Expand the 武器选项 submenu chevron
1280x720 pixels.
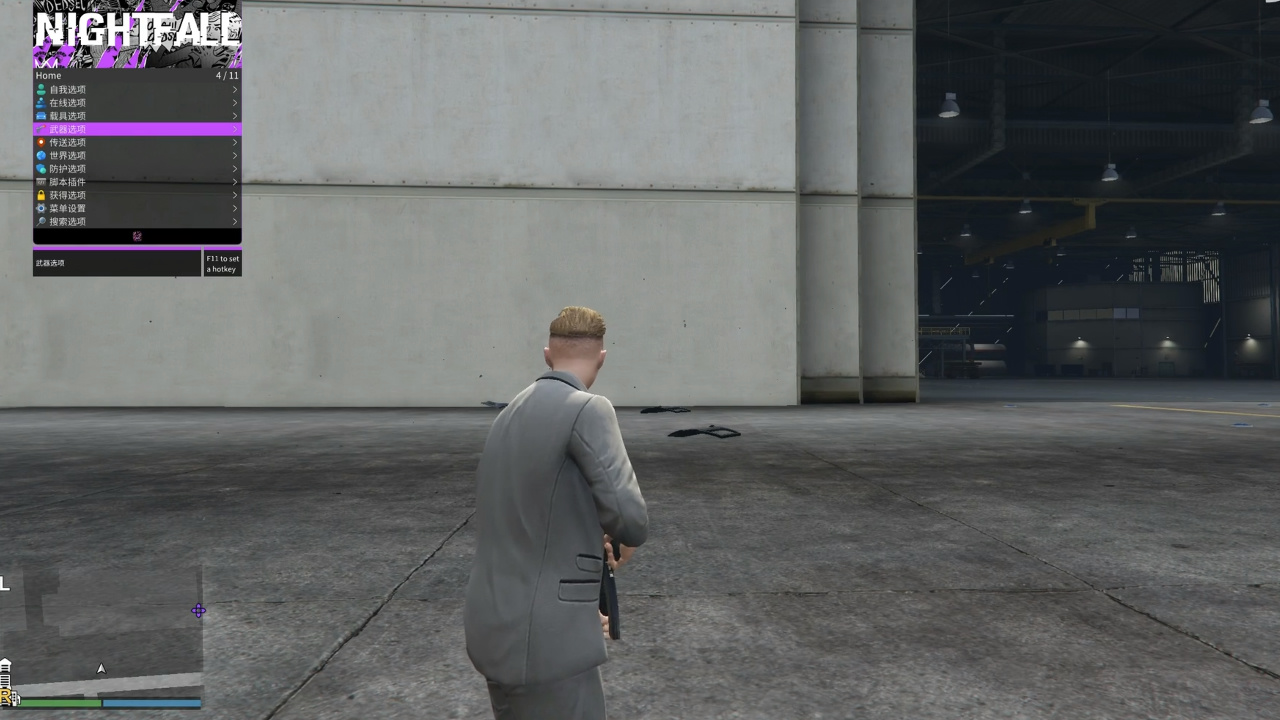(x=233, y=128)
